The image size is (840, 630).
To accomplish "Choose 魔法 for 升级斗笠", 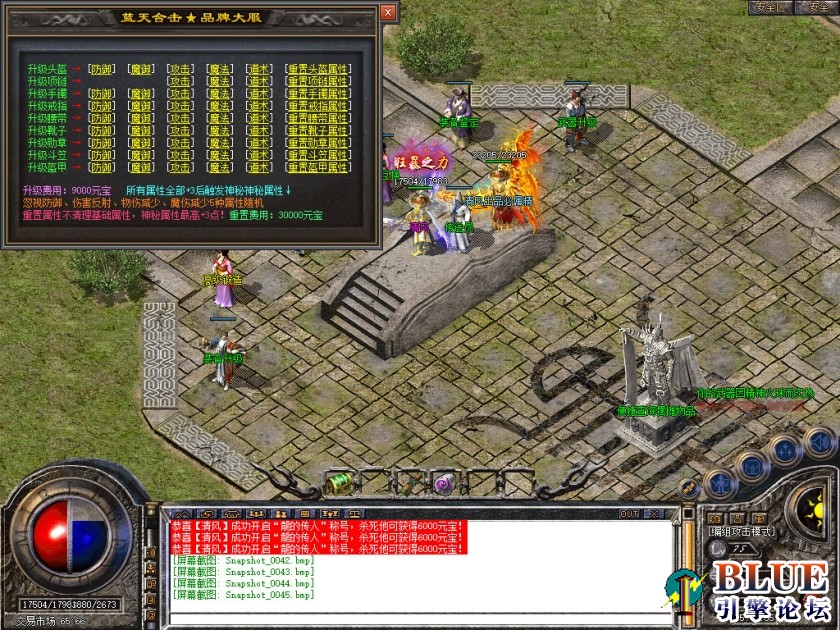I will pyautogui.click(x=220, y=154).
